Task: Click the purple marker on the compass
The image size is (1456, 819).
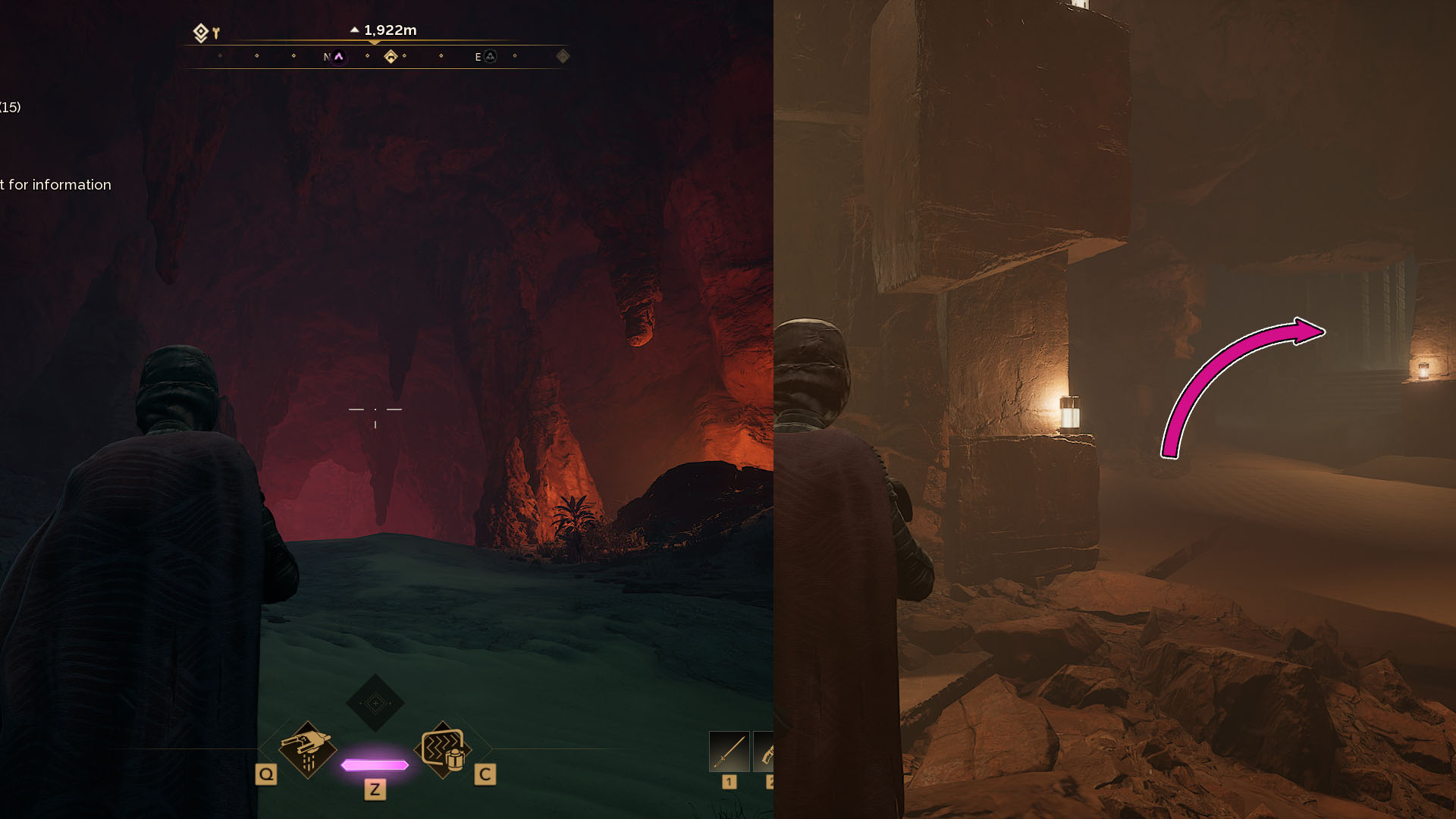Action: 339,57
